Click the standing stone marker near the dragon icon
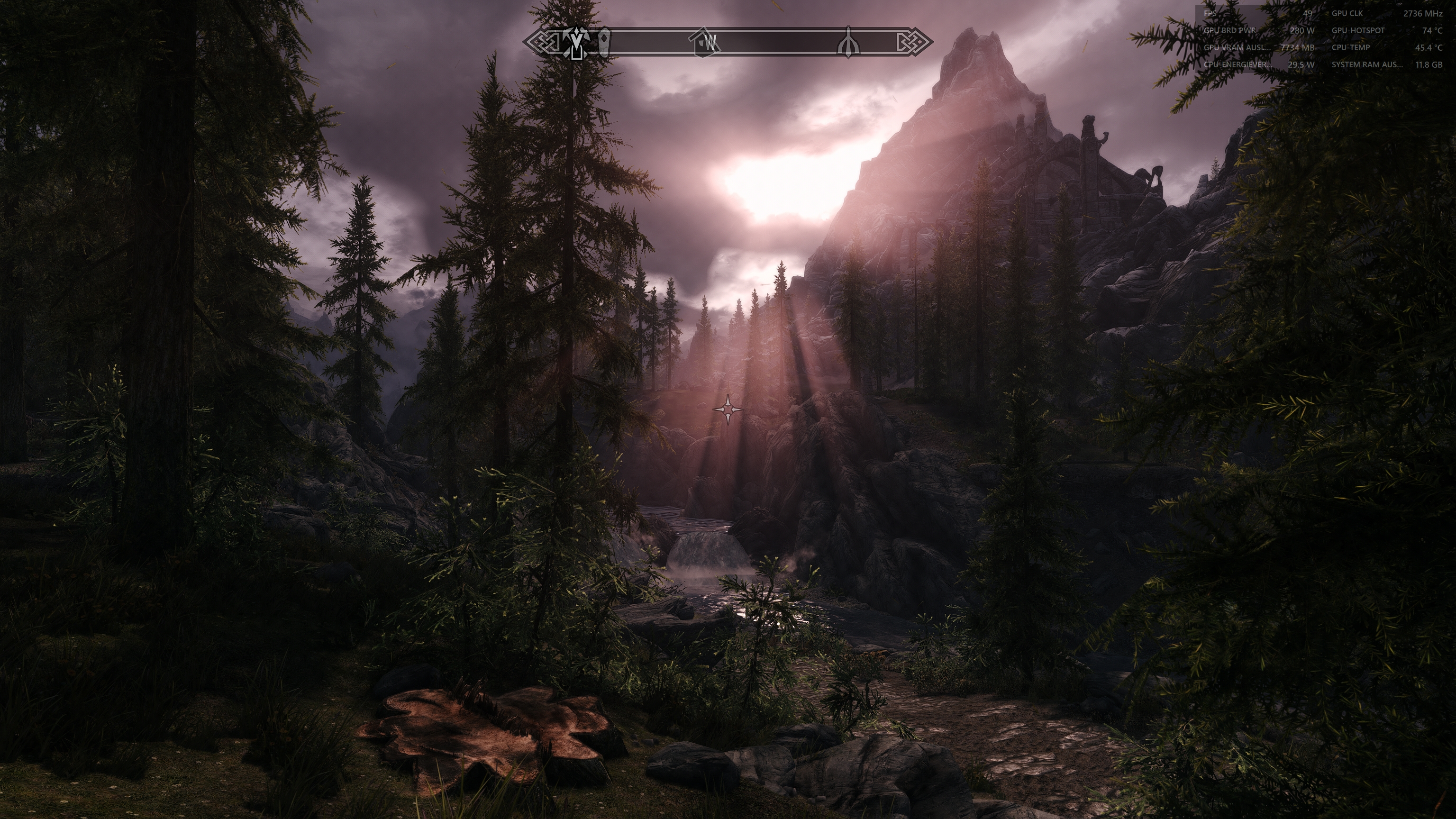The image size is (1456, 819). coord(604,43)
